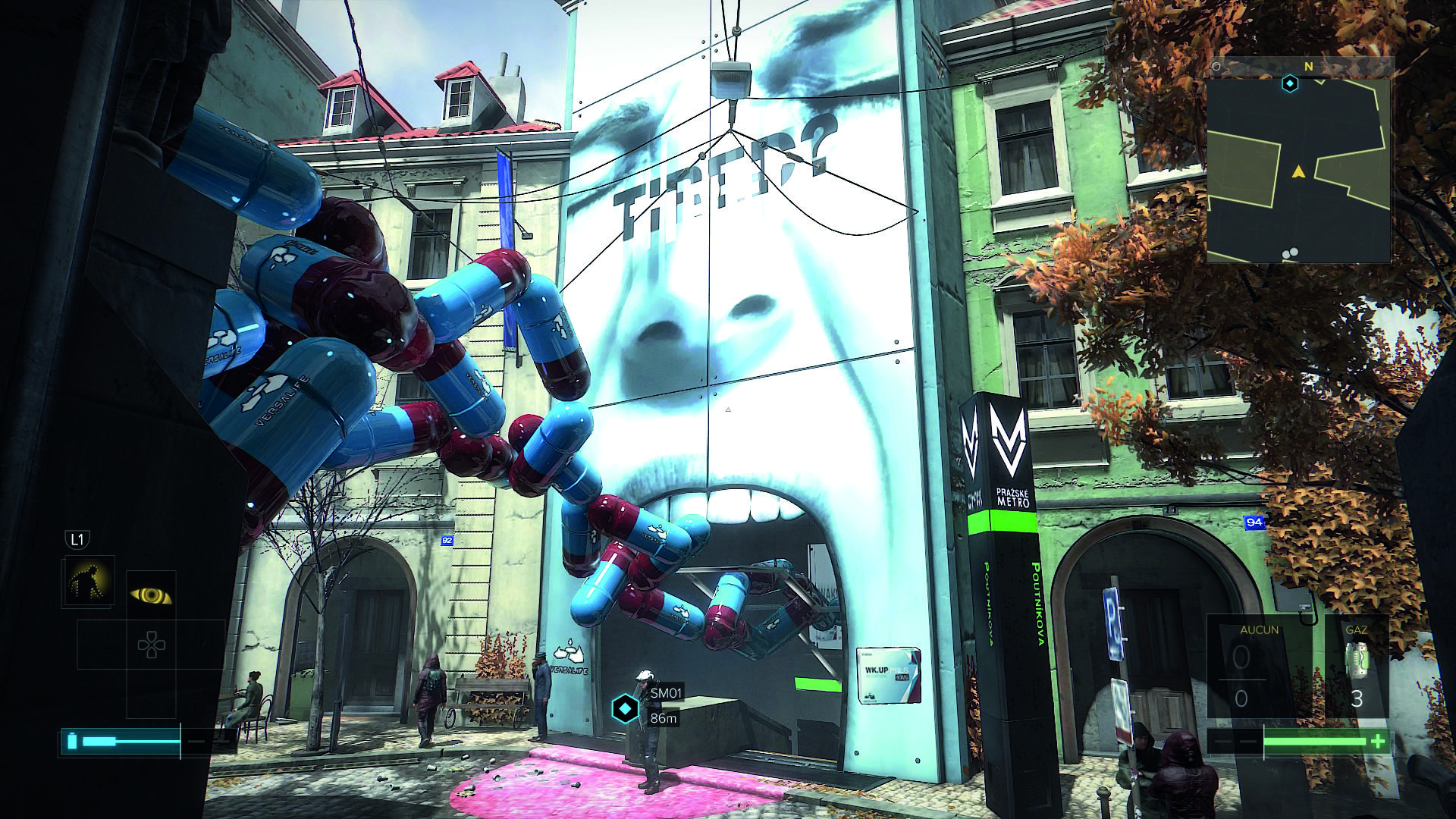1456x819 pixels.
Task: Click the hexagon objective marker on minimap edge
Action: click(x=1290, y=83)
